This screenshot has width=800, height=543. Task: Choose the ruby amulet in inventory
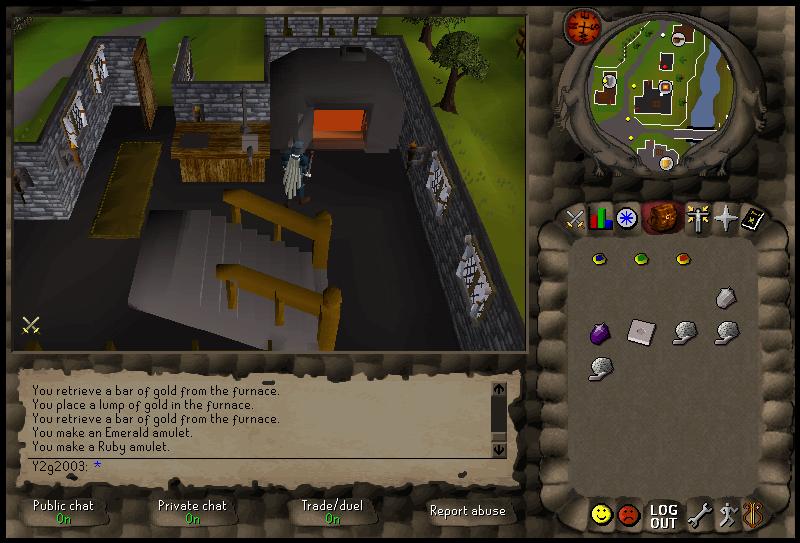683,259
